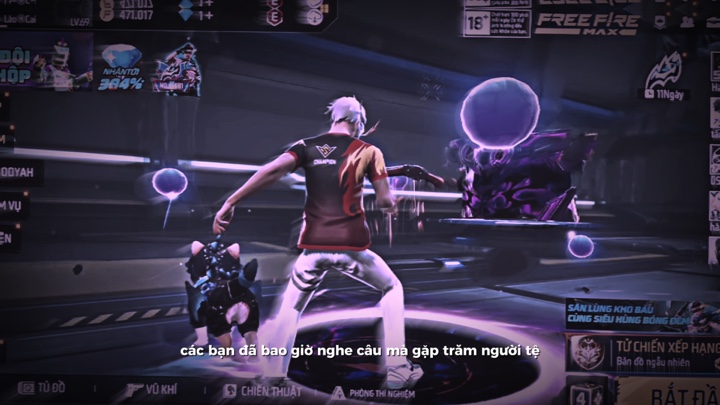The height and width of the screenshot is (405, 720).
Task: Open the Phòng Thí Nghiệm lab tab
Action: point(377,392)
